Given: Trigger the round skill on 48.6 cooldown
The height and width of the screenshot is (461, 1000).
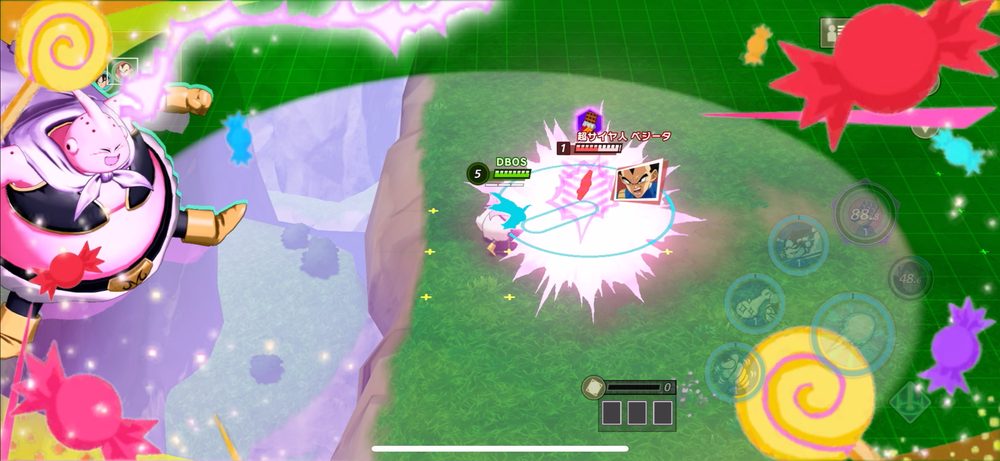Looking at the screenshot, I should pyautogui.click(x=910, y=278).
